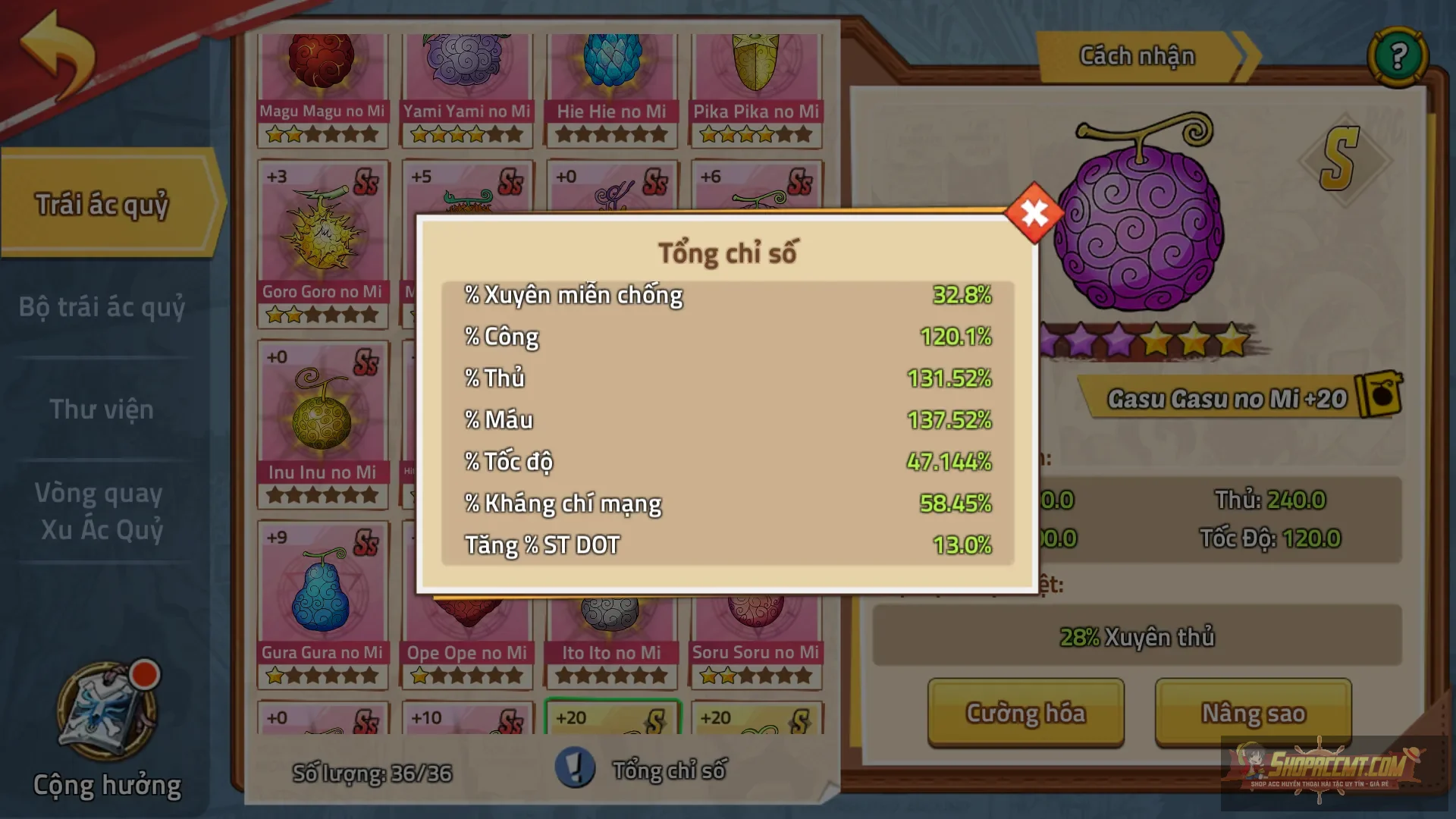This screenshot has height=819, width=1456.
Task: Open the Bộ trái ác quỷ section
Action: coord(102,308)
